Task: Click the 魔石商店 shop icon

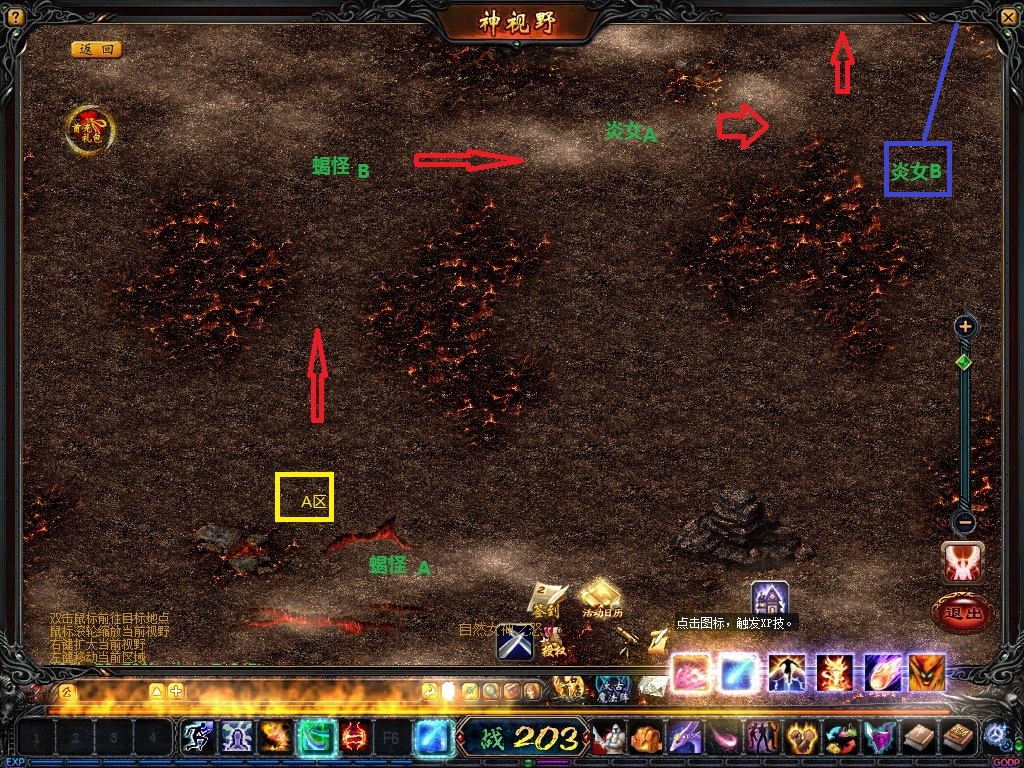Action: 570,686
